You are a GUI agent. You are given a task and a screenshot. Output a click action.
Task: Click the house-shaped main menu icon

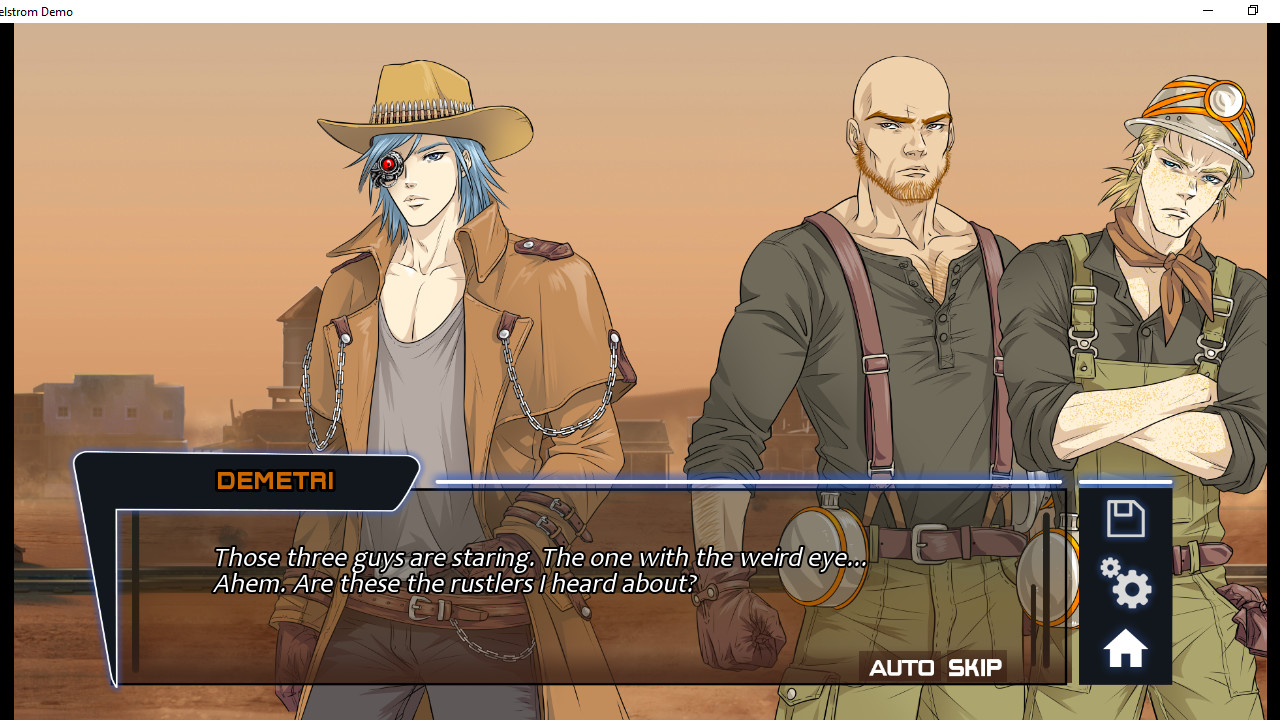[x=1125, y=648]
